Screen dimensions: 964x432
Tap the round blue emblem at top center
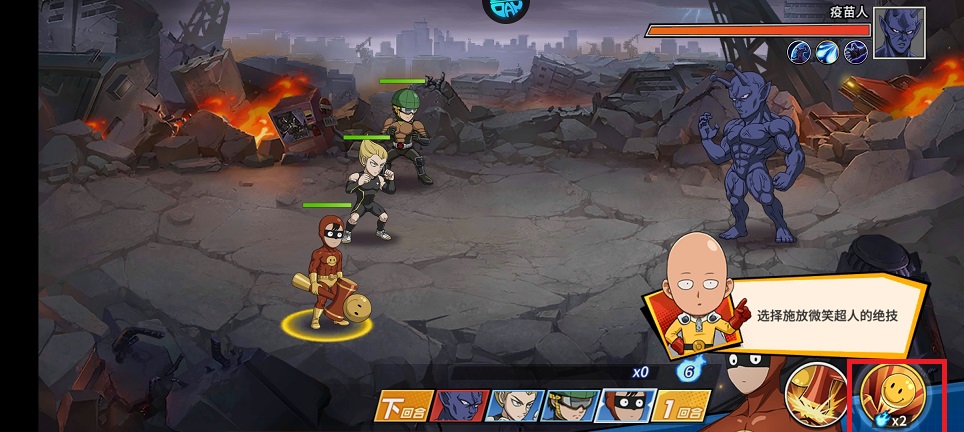point(510,9)
